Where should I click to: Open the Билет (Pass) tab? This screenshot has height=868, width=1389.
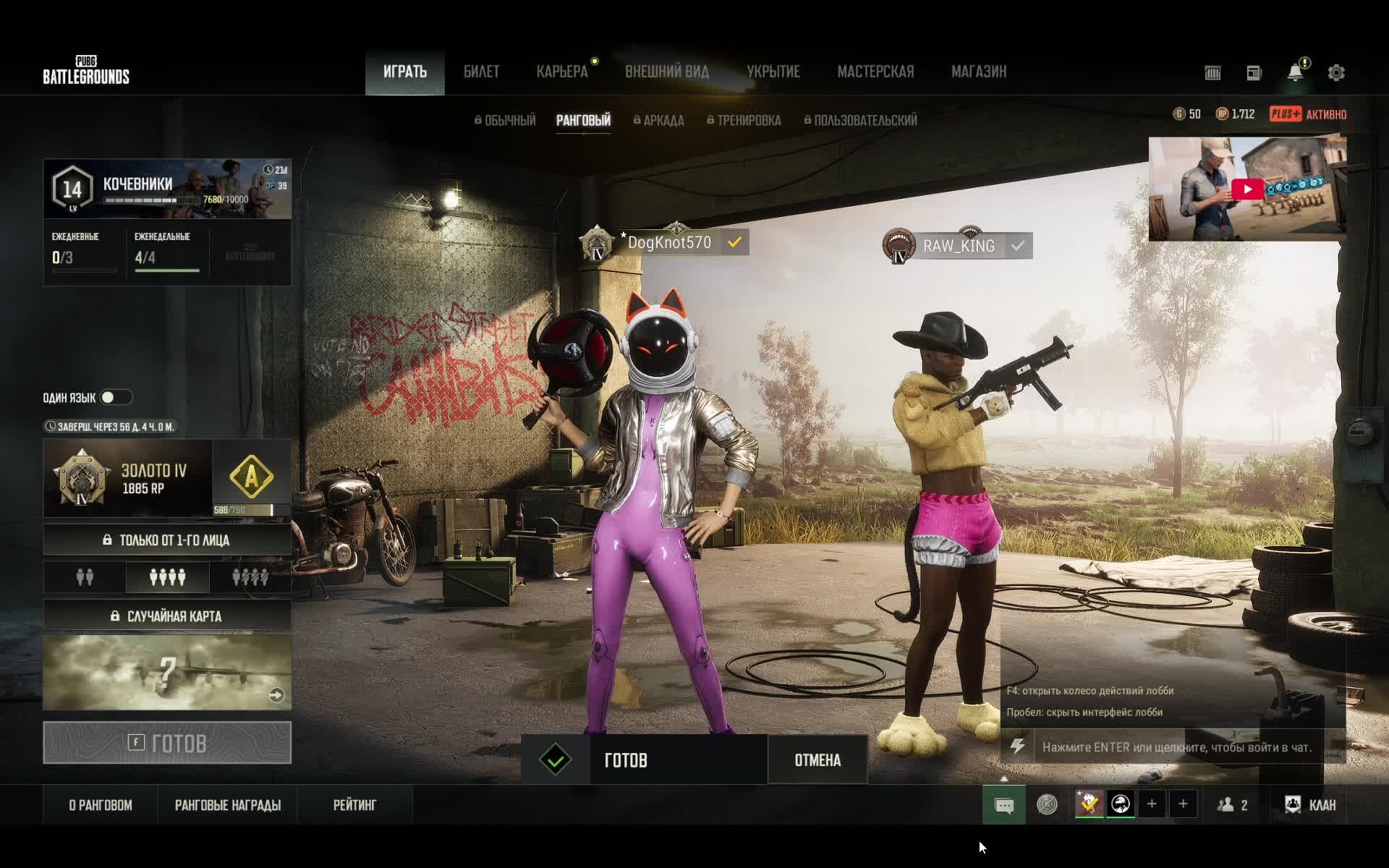481,72
